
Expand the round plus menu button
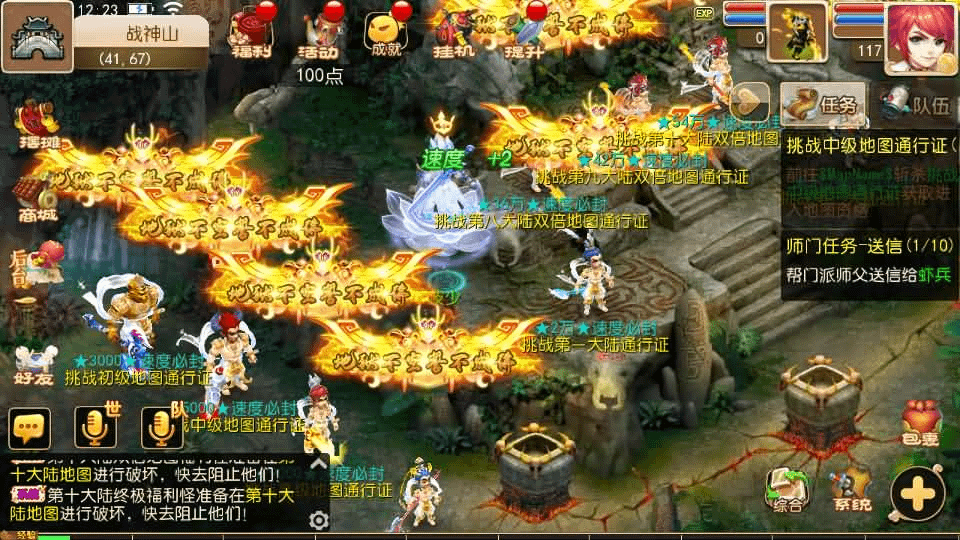[x=917, y=493]
